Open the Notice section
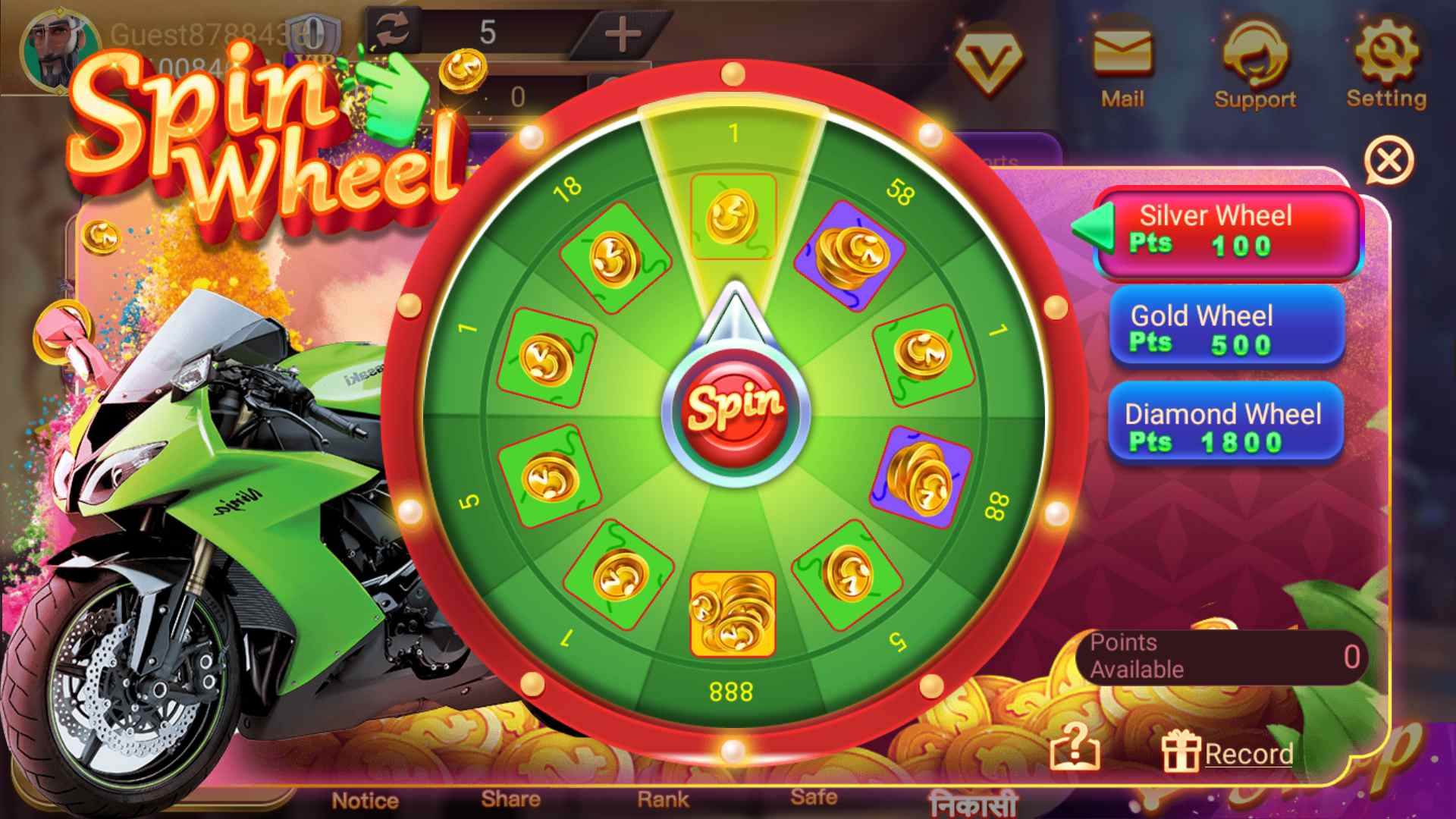 366,800
